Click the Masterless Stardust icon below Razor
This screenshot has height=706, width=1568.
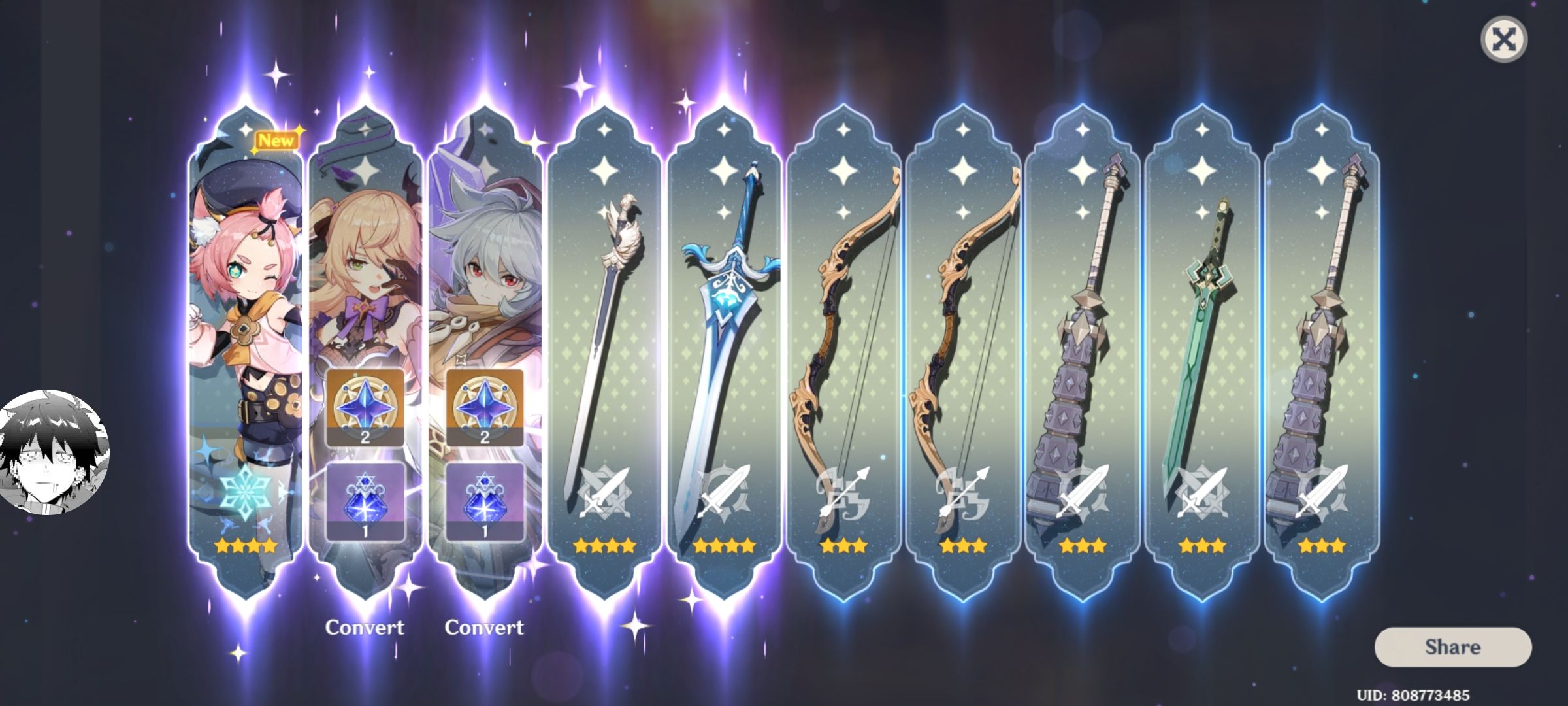[487, 500]
